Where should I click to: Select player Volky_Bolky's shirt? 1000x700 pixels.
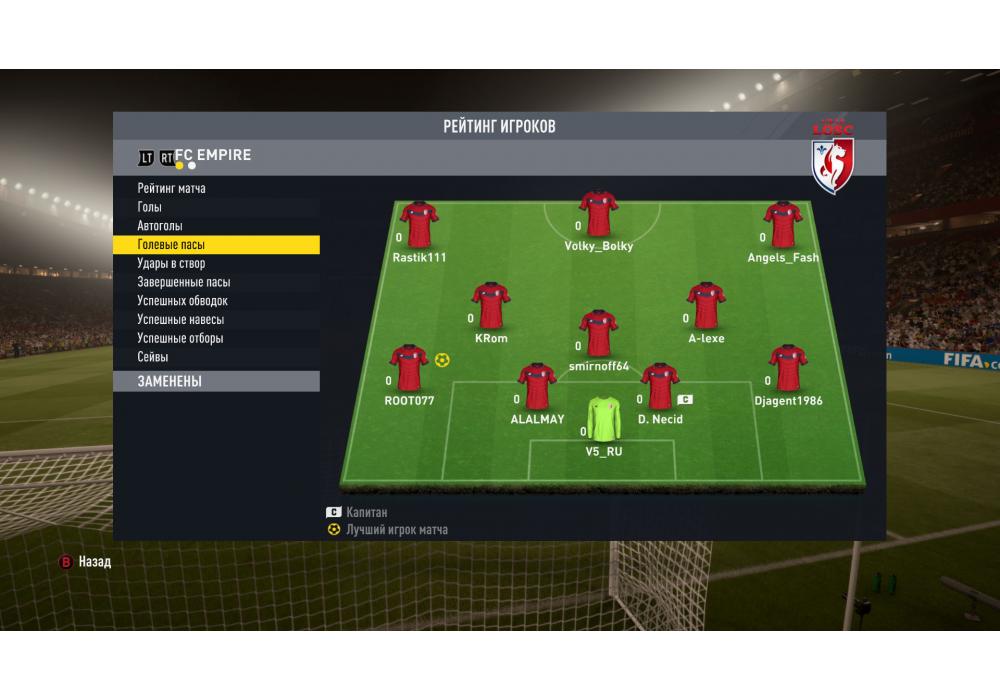[x=599, y=213]
